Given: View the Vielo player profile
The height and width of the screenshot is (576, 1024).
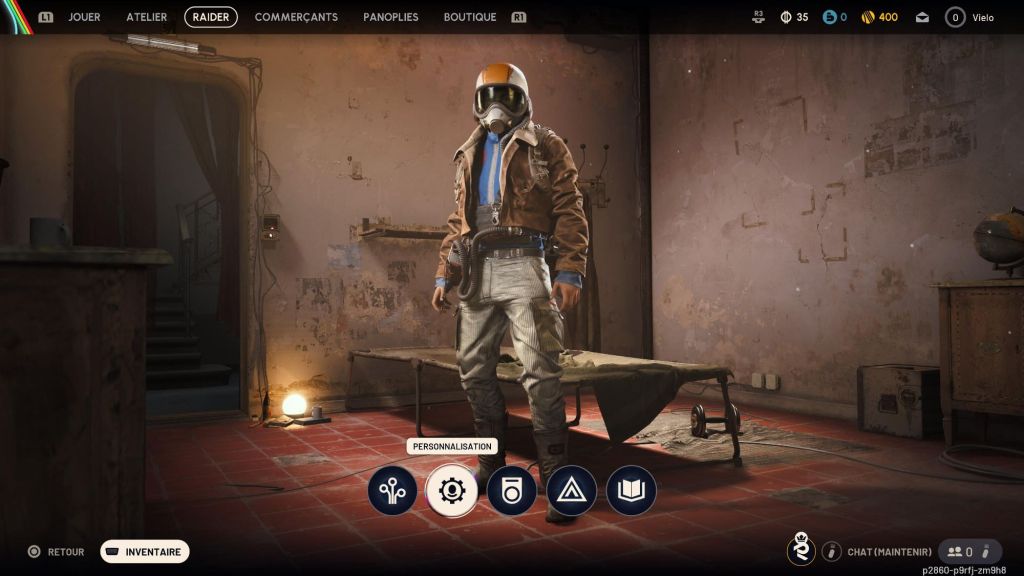Looking at the screenshot, I should (x=970, y=17).
